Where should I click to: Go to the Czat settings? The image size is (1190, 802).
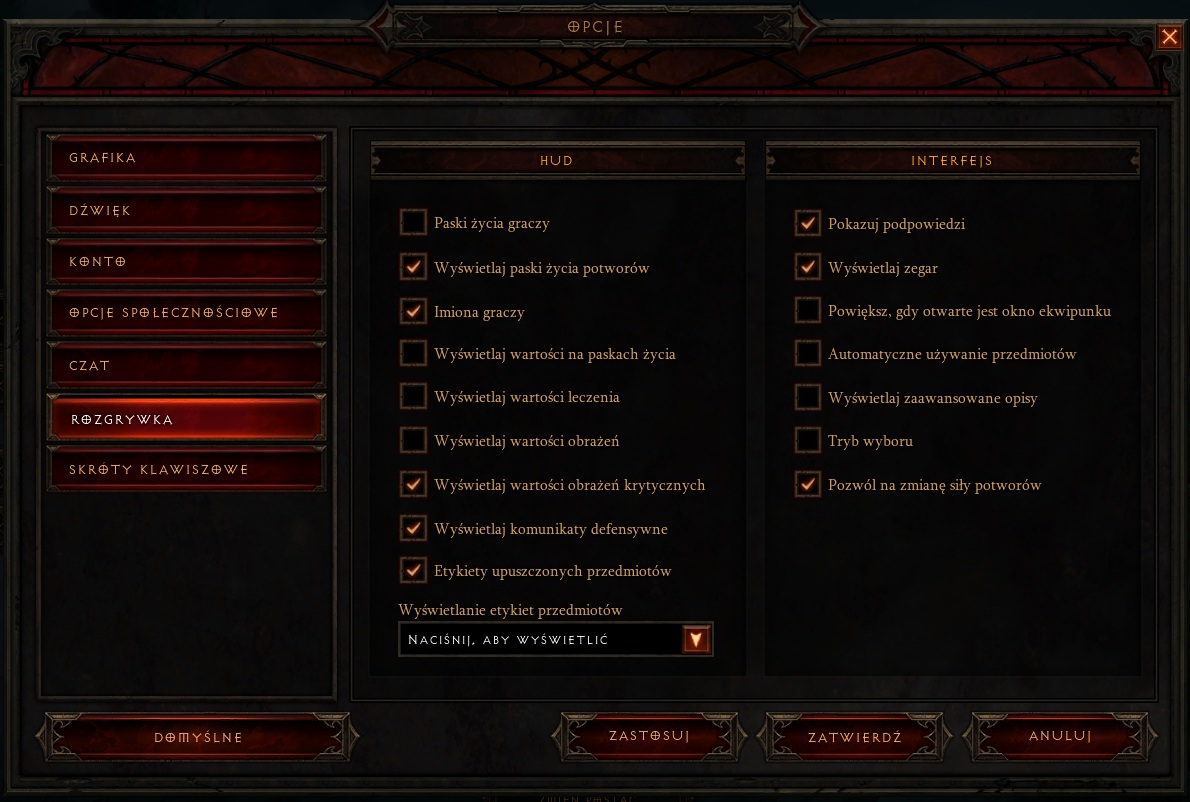[x=186, y=366]
